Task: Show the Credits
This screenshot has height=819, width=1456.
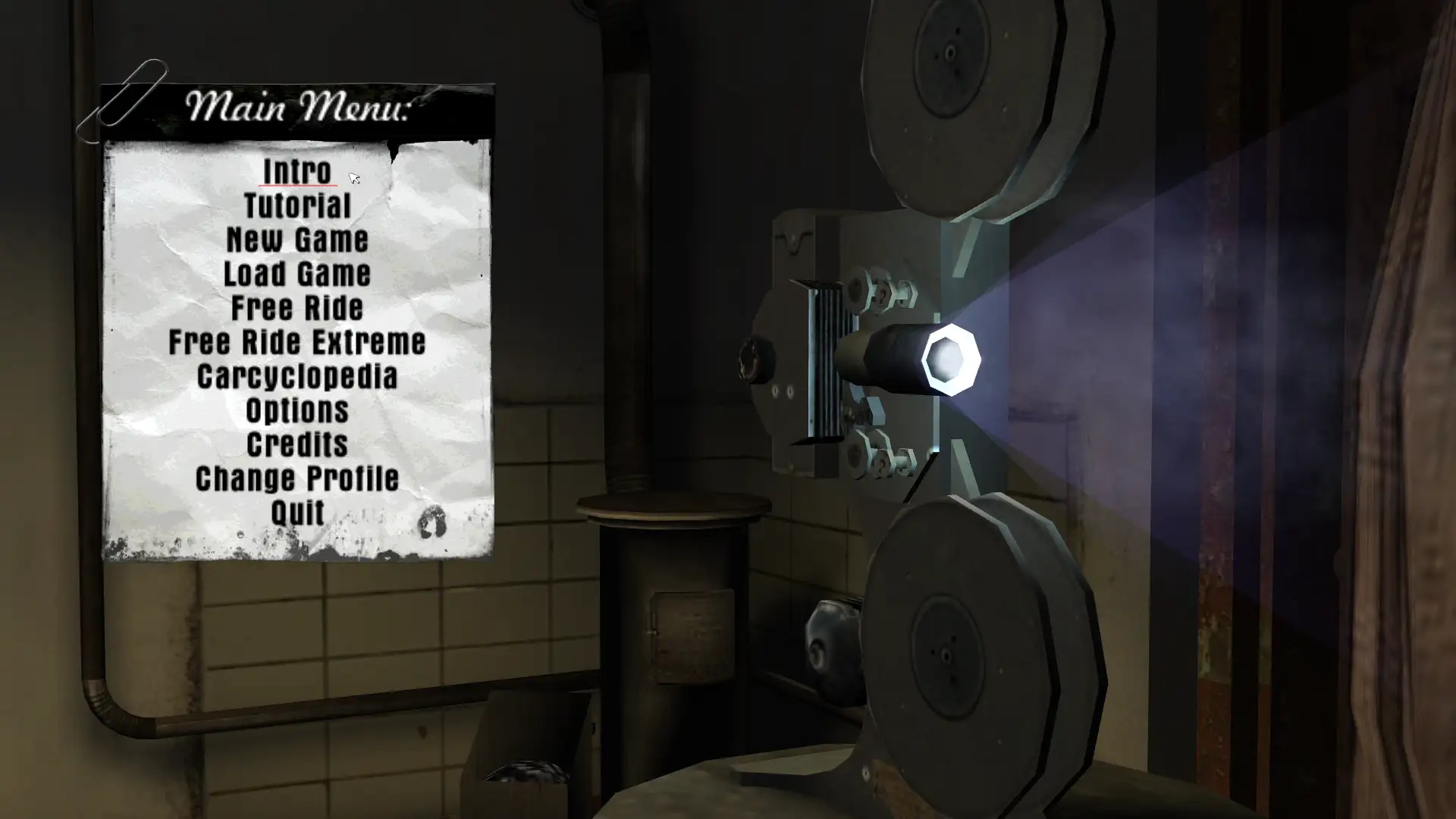Action: click(x=297, y=444)
